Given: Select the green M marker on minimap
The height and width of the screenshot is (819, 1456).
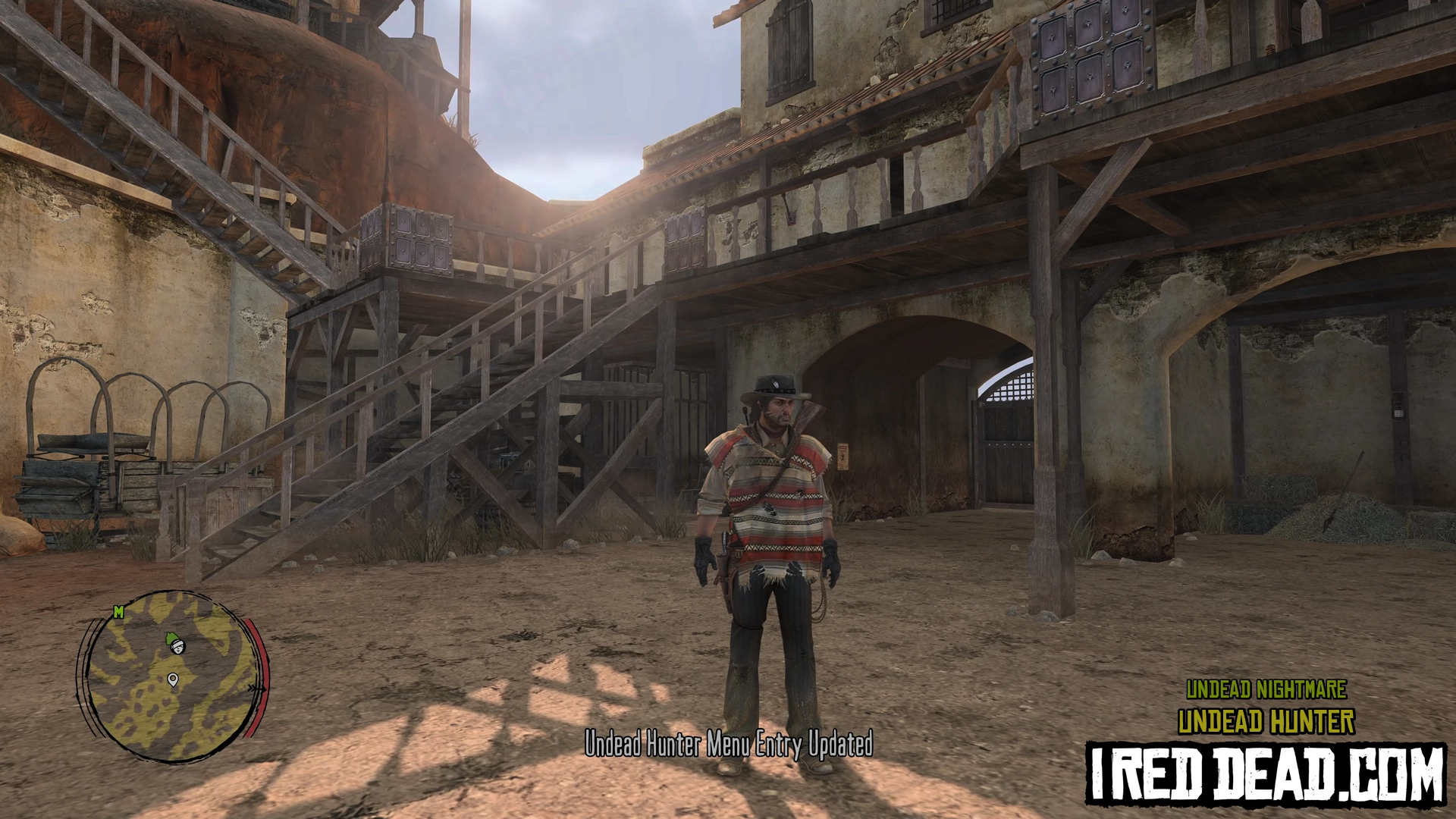Looking at the screenshot, I should coord(118,612).
